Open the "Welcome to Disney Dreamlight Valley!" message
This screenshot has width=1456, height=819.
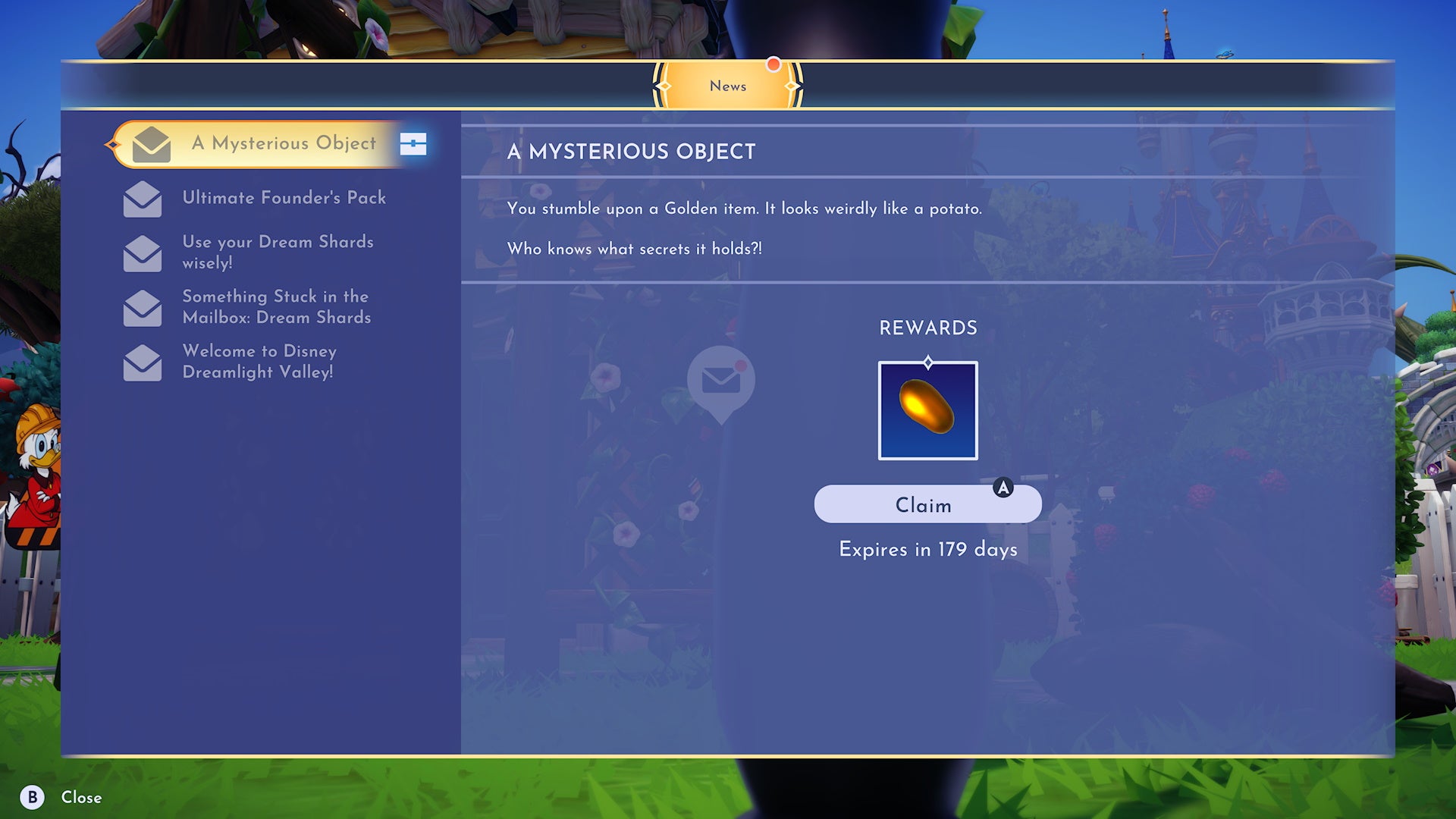[x=259, y=362]
